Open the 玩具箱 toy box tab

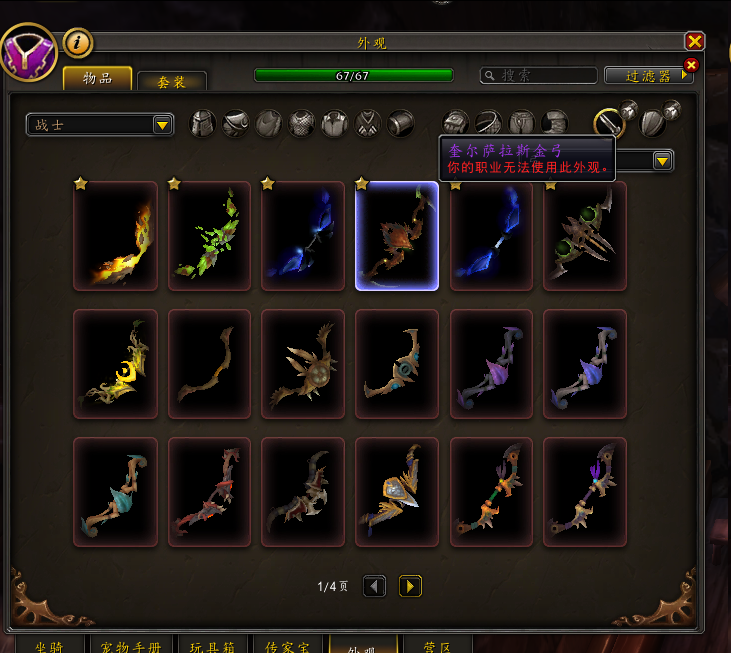tap(212, 645)
